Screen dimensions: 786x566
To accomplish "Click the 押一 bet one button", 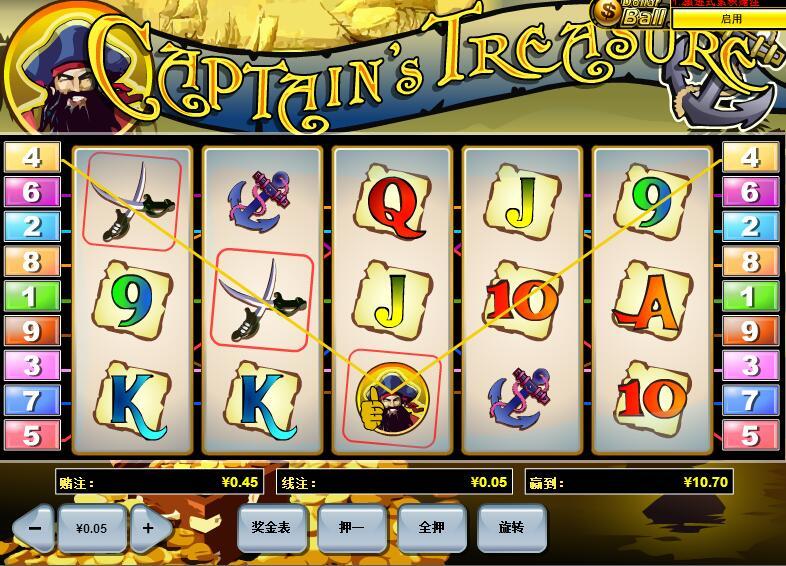I will pyautogui.click(x=351, y=526).
